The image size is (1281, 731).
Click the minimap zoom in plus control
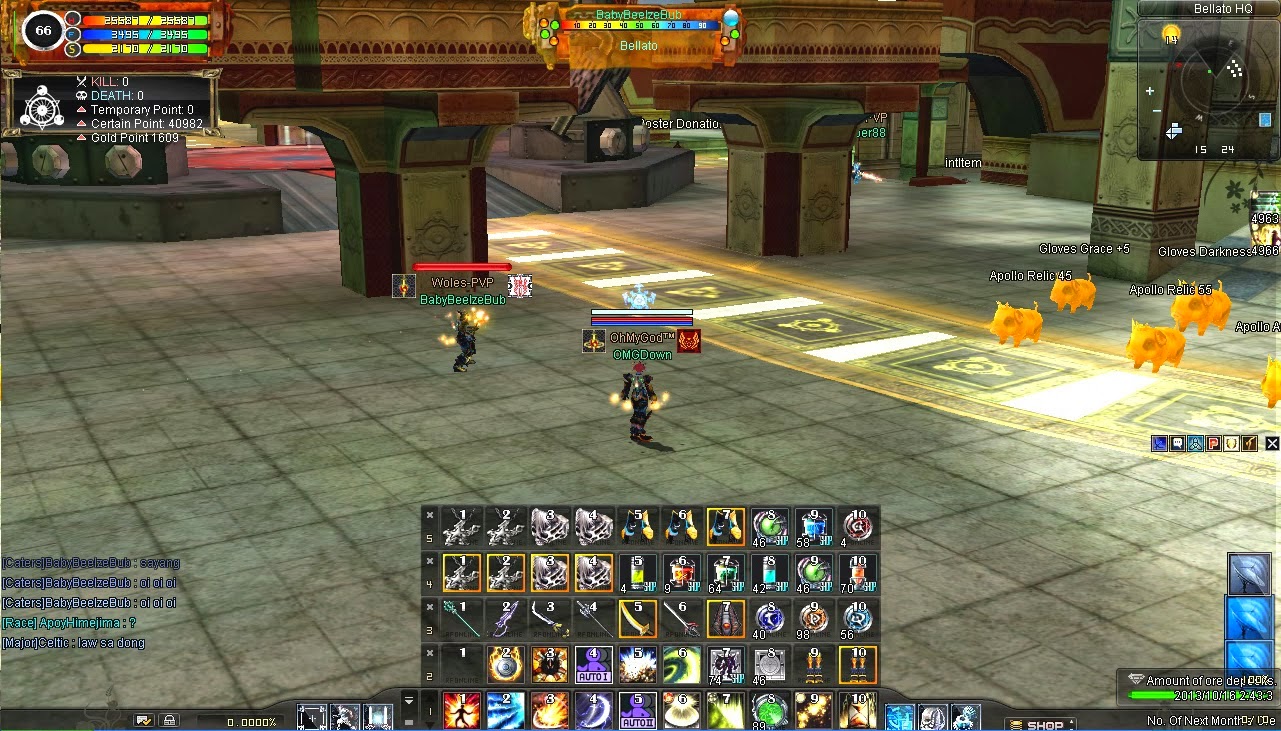1150,90
